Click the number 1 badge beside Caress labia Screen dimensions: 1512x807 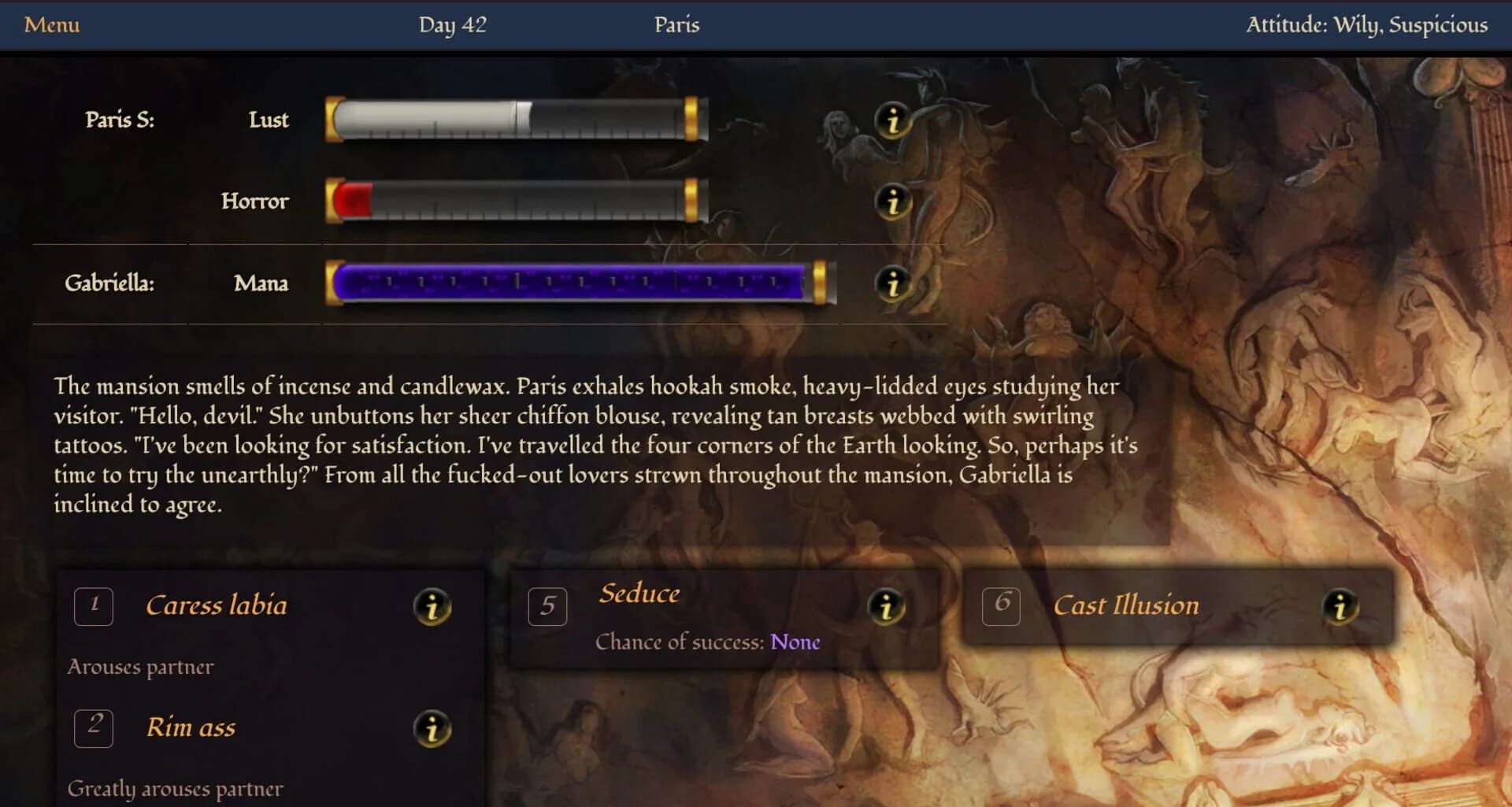(93, 606)
